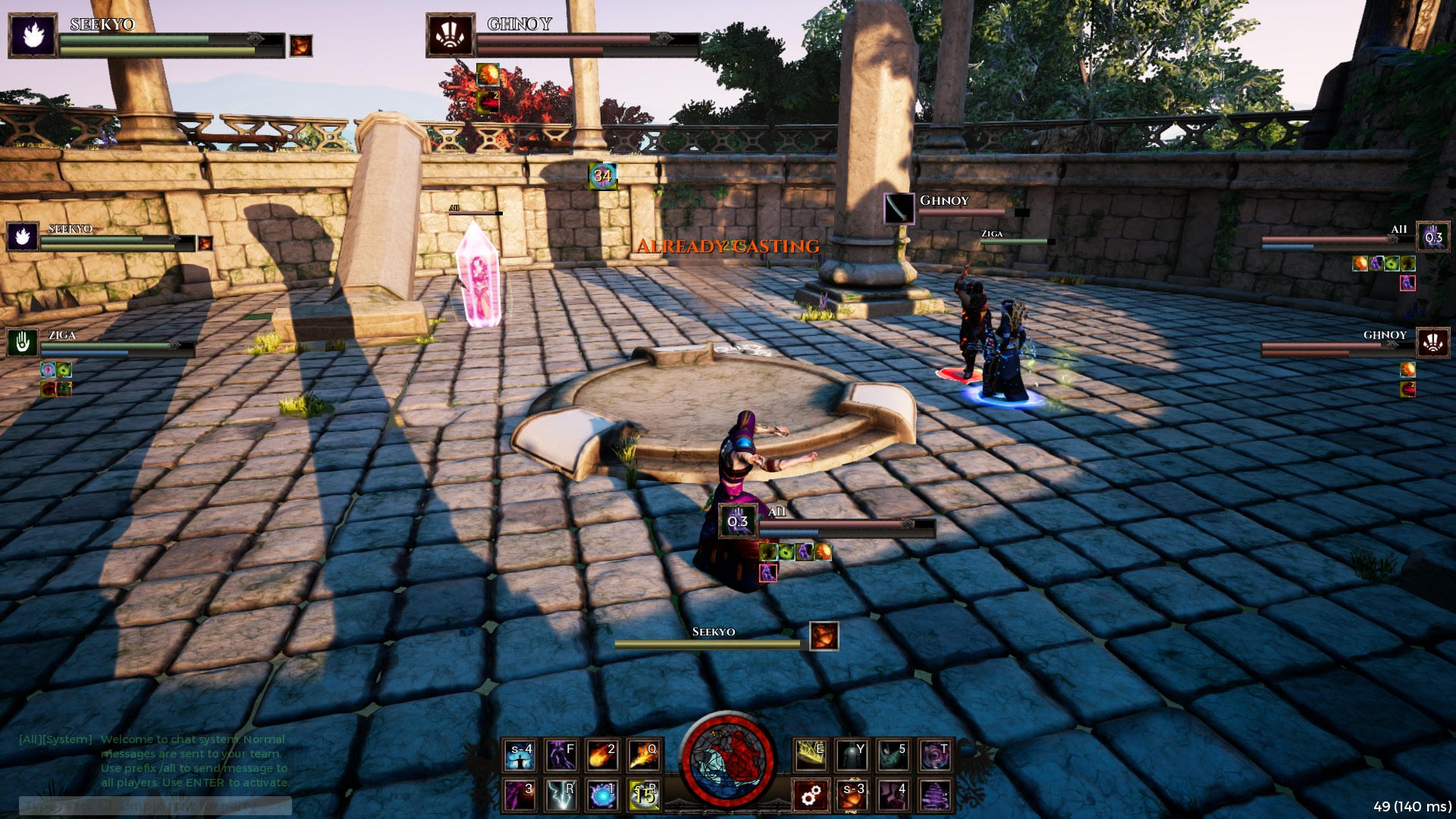The height and width of the screenshot is (819, 1456).
Task: Use the golden crown ability bound to E
Action: [811, 754]
